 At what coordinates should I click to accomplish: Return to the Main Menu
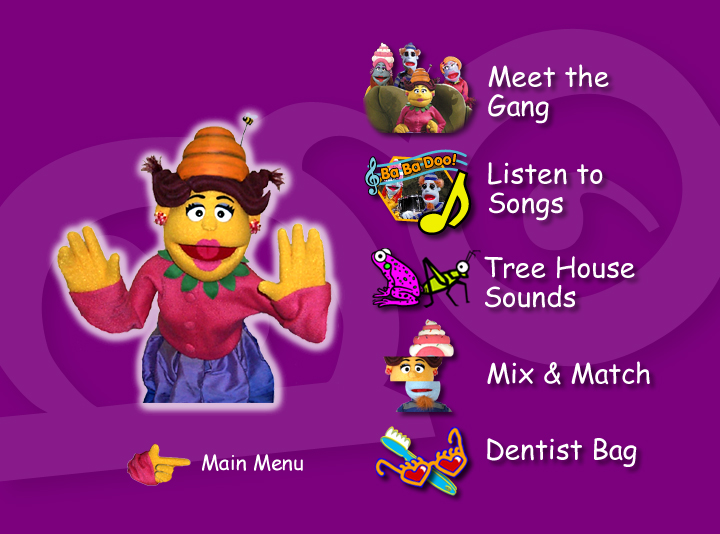click(252, 464)
